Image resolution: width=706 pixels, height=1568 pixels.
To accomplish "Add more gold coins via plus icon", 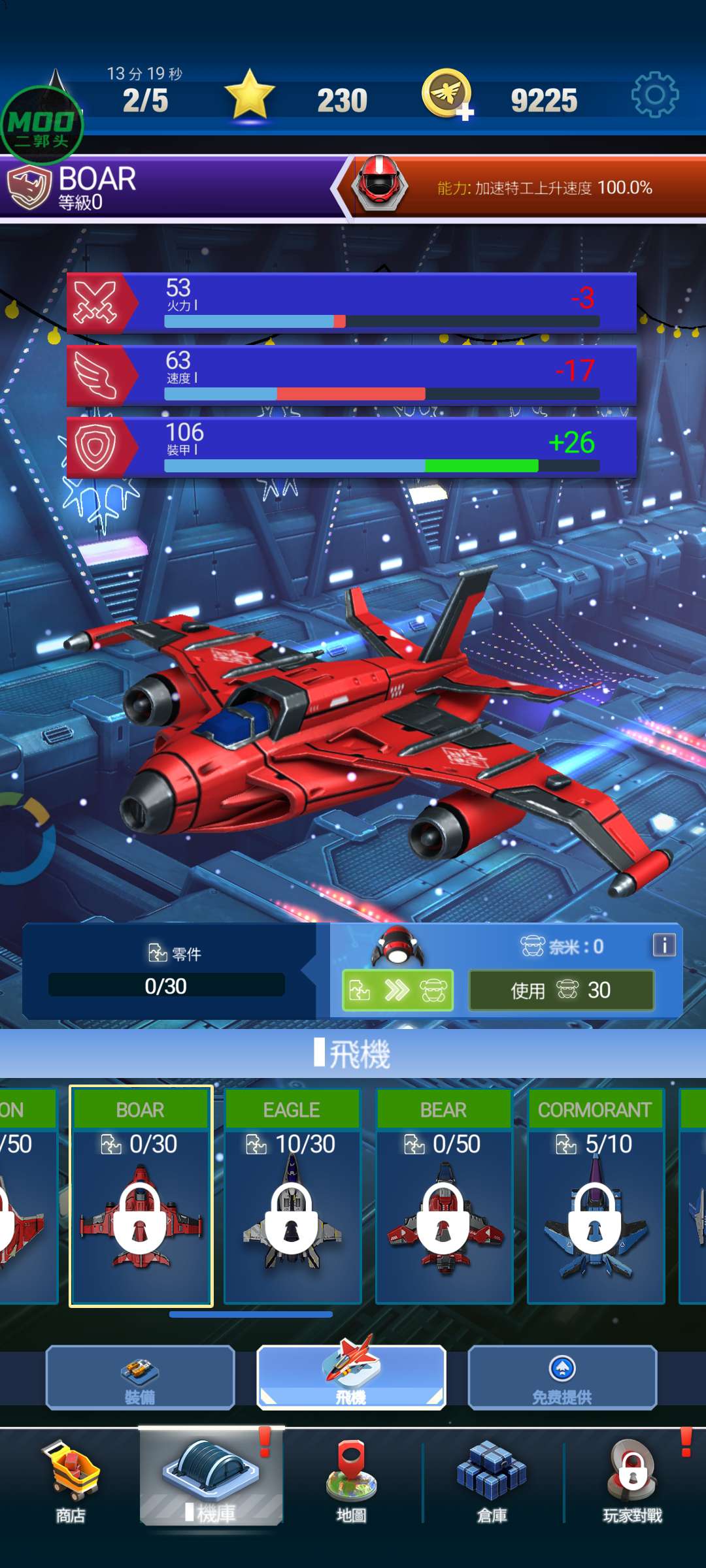I will coord(465,112).
